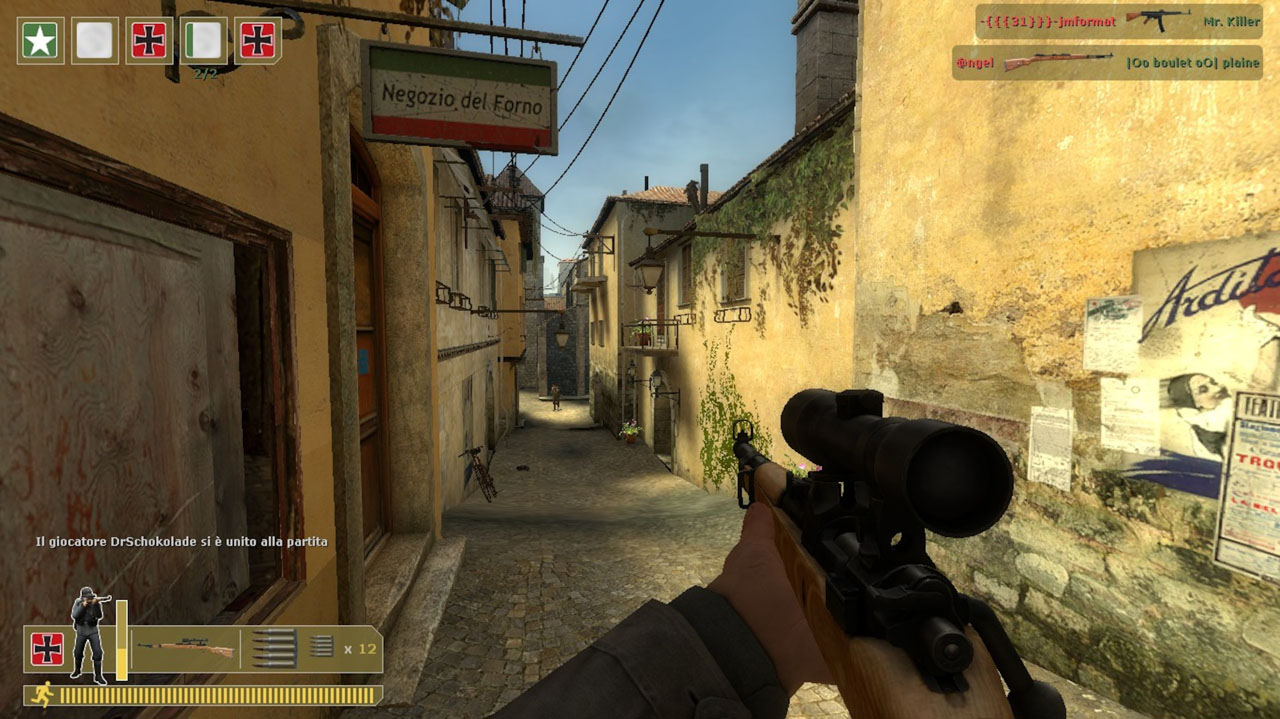
Task: Select the Allied green star capture flag
Action: [x=40, y=41]
